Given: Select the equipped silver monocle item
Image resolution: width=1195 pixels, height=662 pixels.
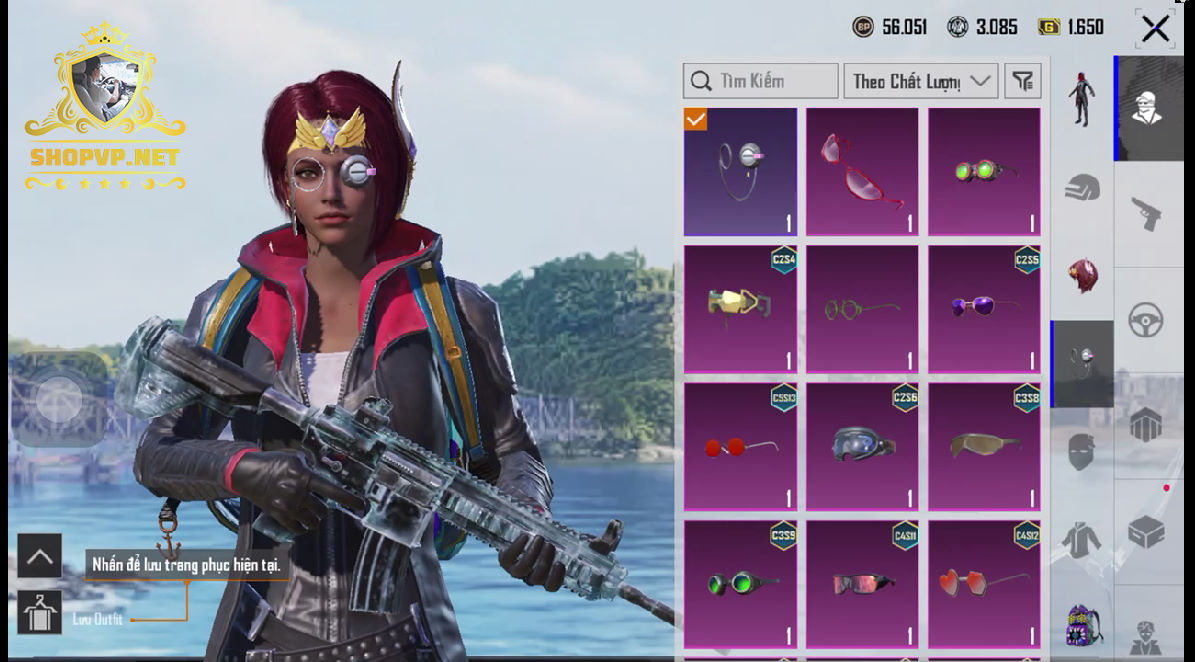Looking at the screenshot, I should tap(740, 171).
